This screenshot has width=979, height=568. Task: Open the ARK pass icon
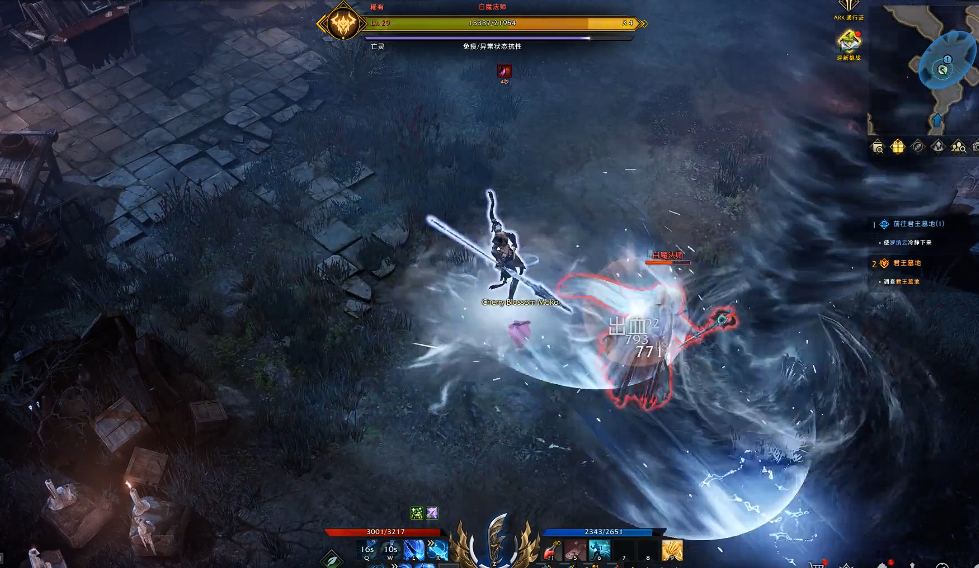(849, 7)
